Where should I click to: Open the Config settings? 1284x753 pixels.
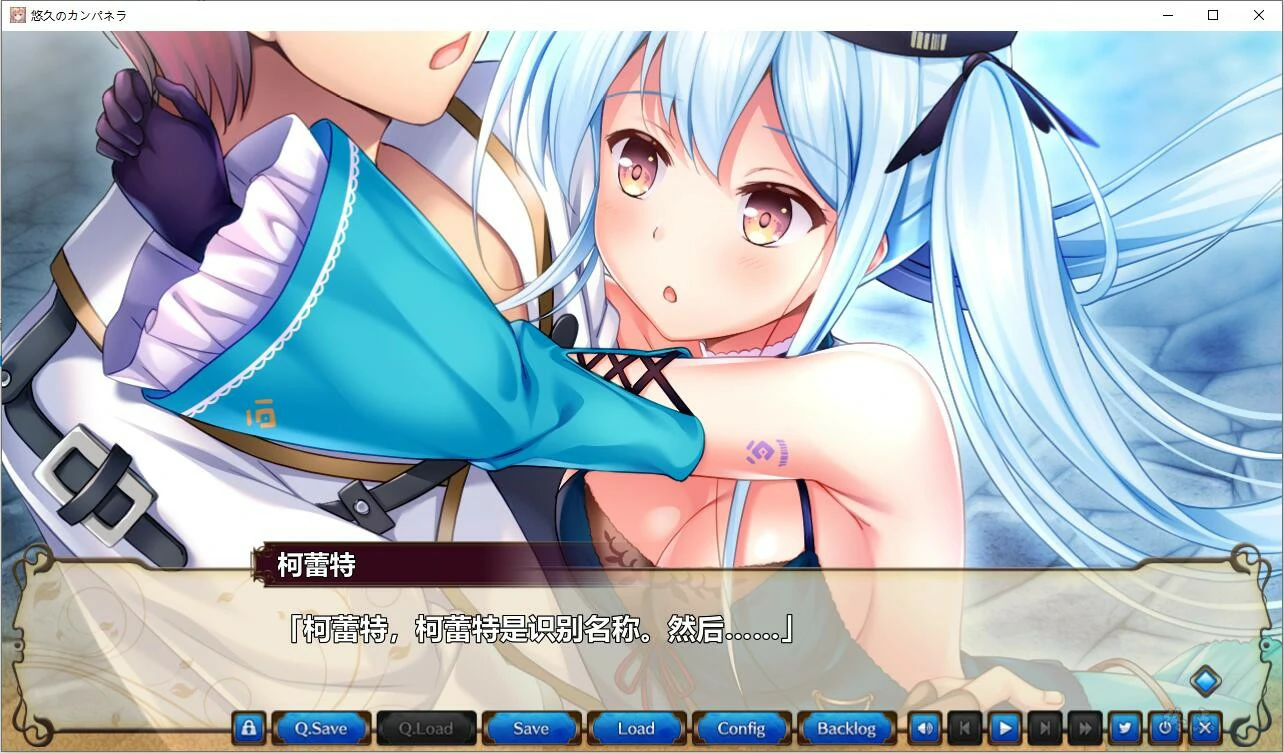pos(741,728)
